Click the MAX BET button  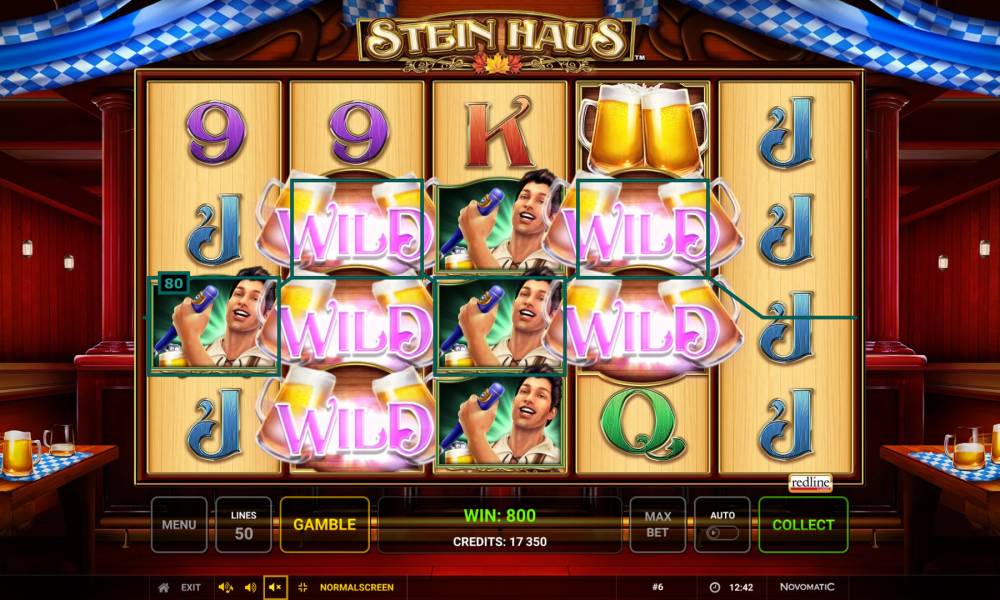click(x=657, y=524)
